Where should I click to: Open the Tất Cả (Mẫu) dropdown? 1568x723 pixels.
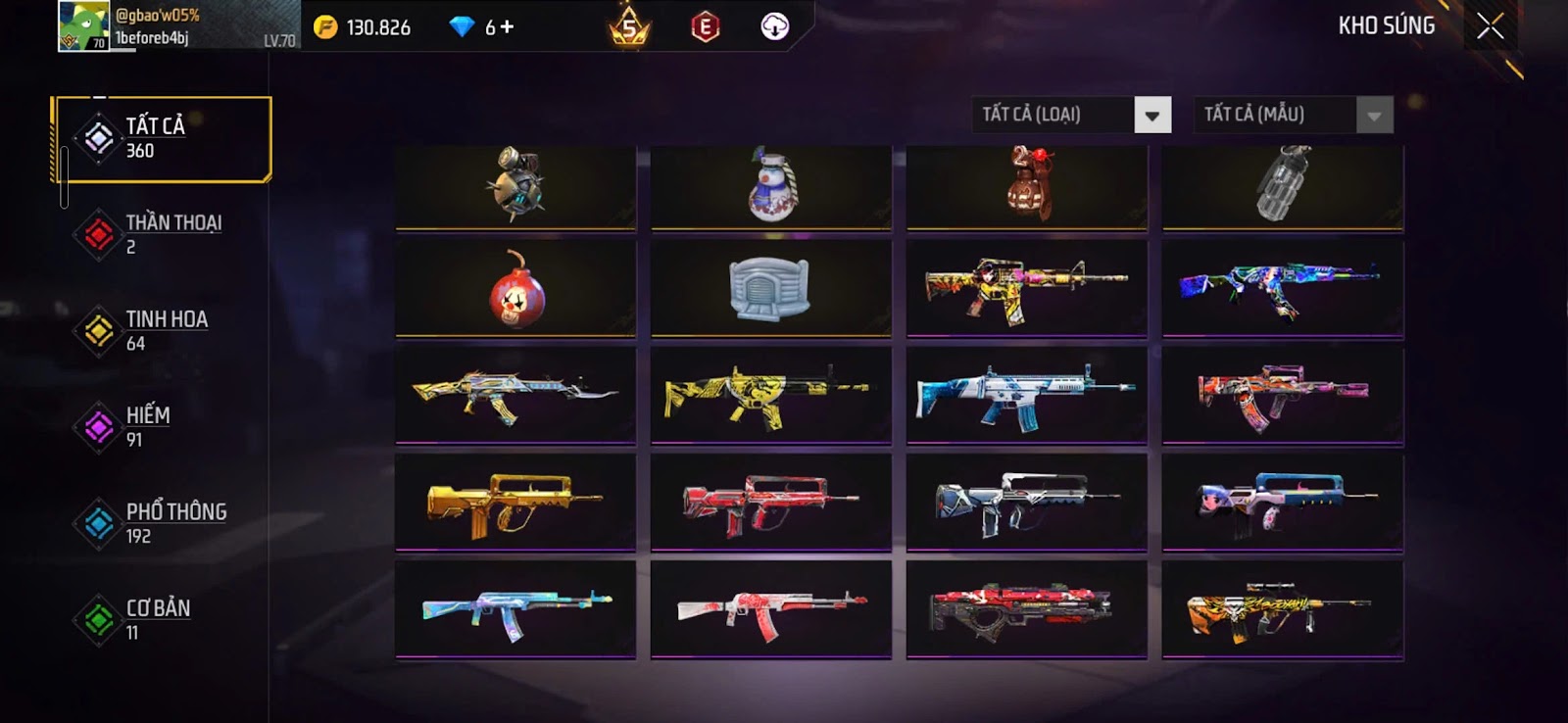point(1373,116)
